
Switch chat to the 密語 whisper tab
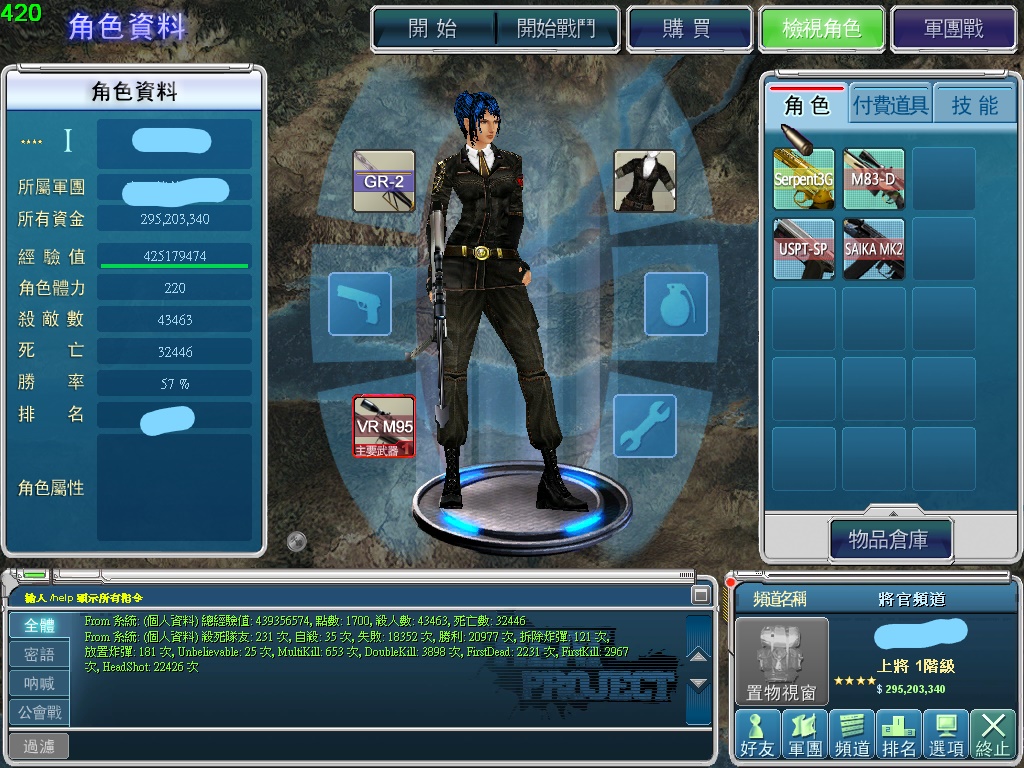pyautogui.click(x=40, y=655)
